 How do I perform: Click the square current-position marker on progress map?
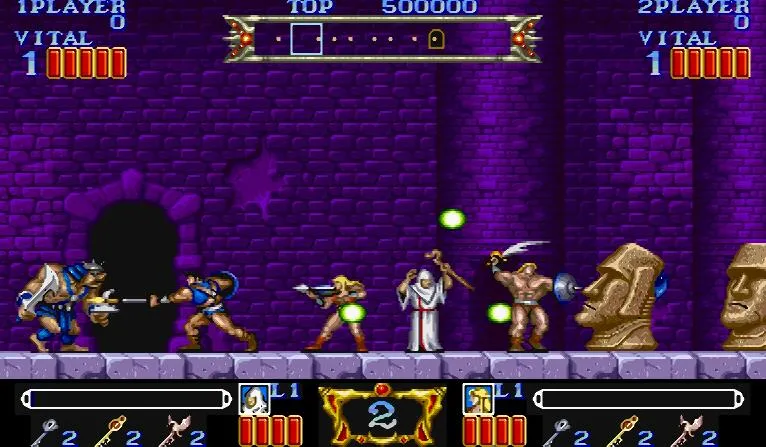306,39
